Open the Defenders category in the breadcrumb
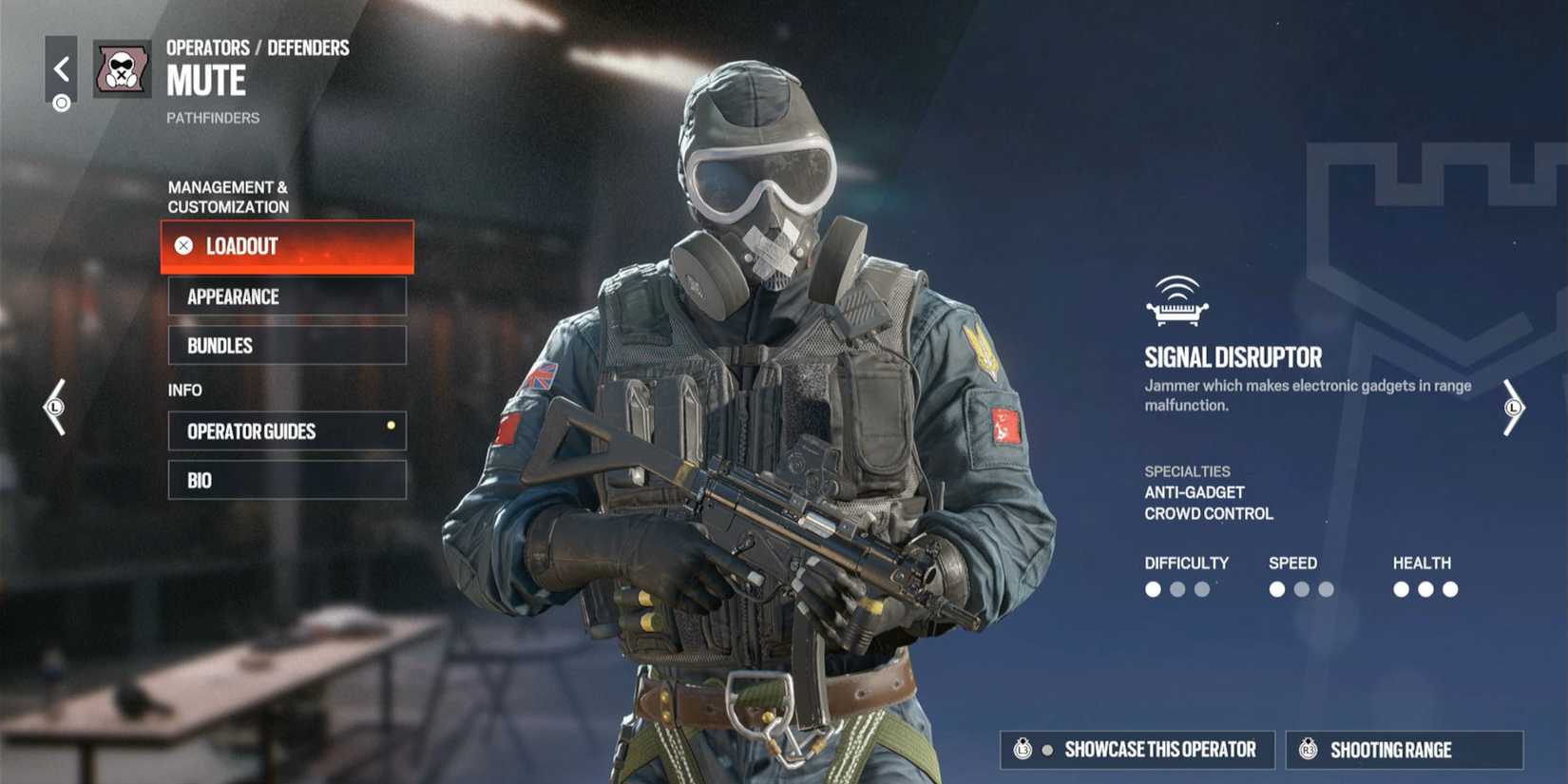Image resolution: width=1568 pixels, height=784 pixels. tap(311, 47)
